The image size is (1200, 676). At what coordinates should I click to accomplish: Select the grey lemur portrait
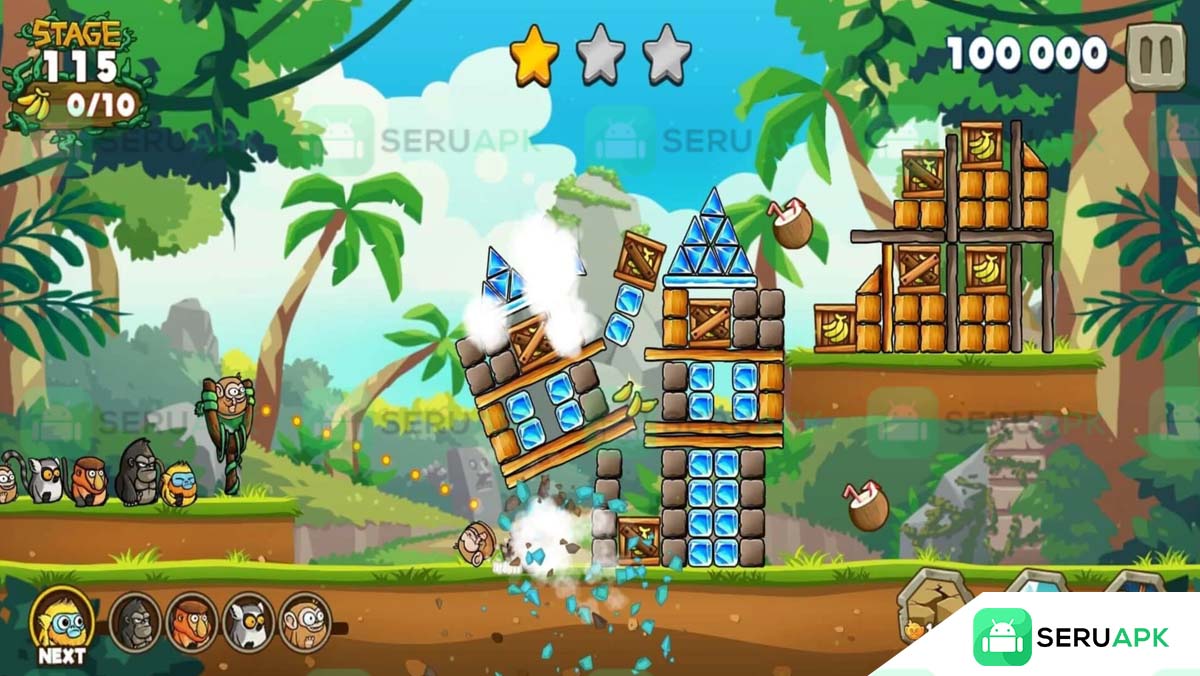coord(248,623)
